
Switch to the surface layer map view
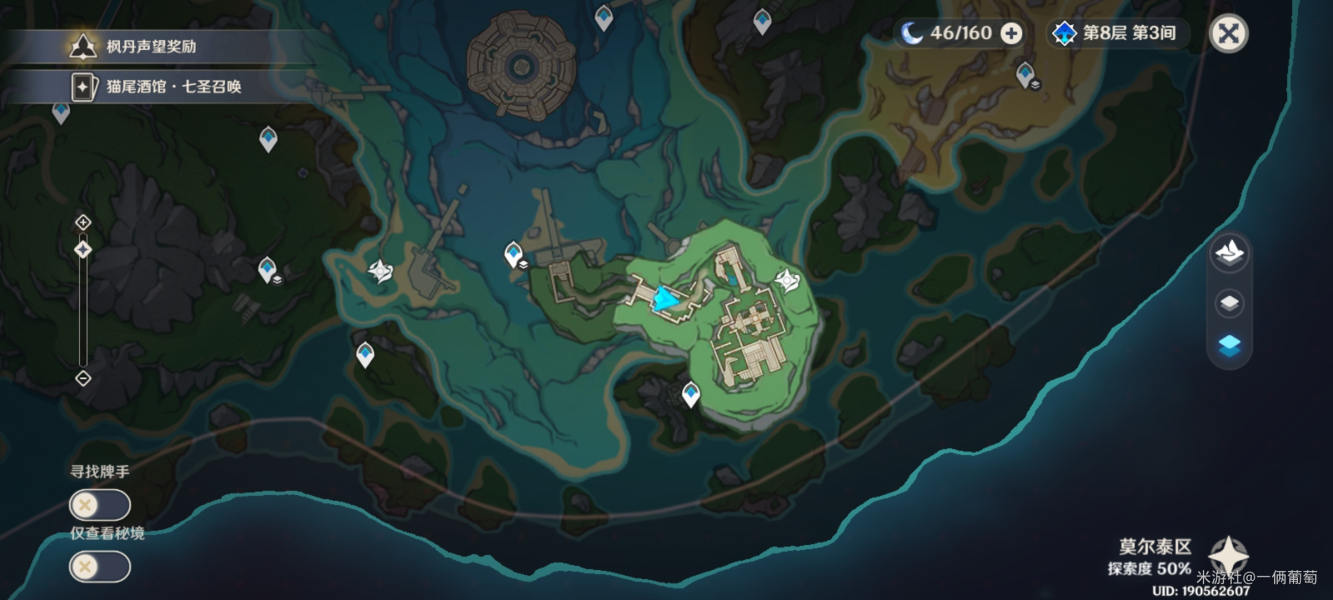pyautogui.click(x=1230, y=252)
